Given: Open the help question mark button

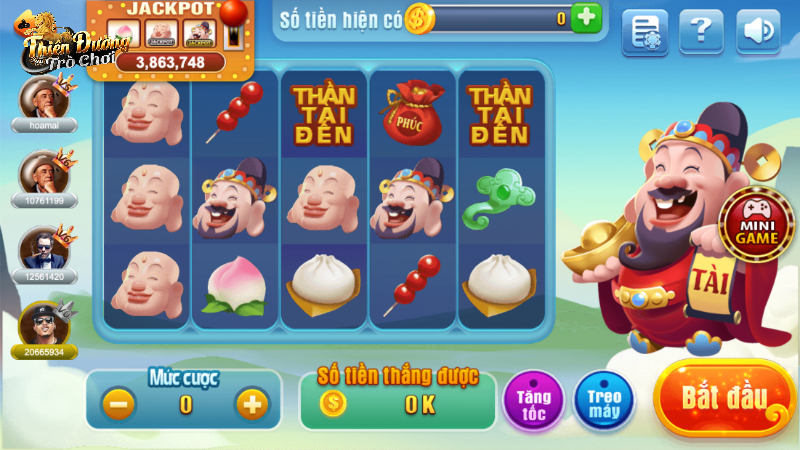Looking at the screenshot, I should click(x=701, y=31).
